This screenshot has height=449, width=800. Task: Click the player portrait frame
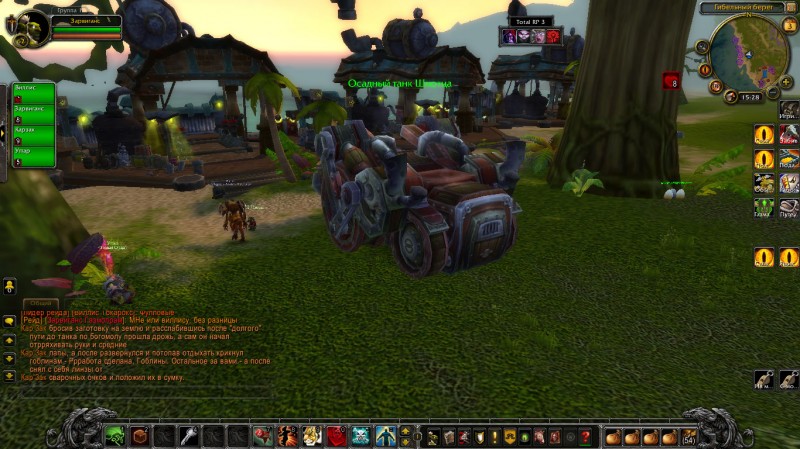(x=24, y=24)
